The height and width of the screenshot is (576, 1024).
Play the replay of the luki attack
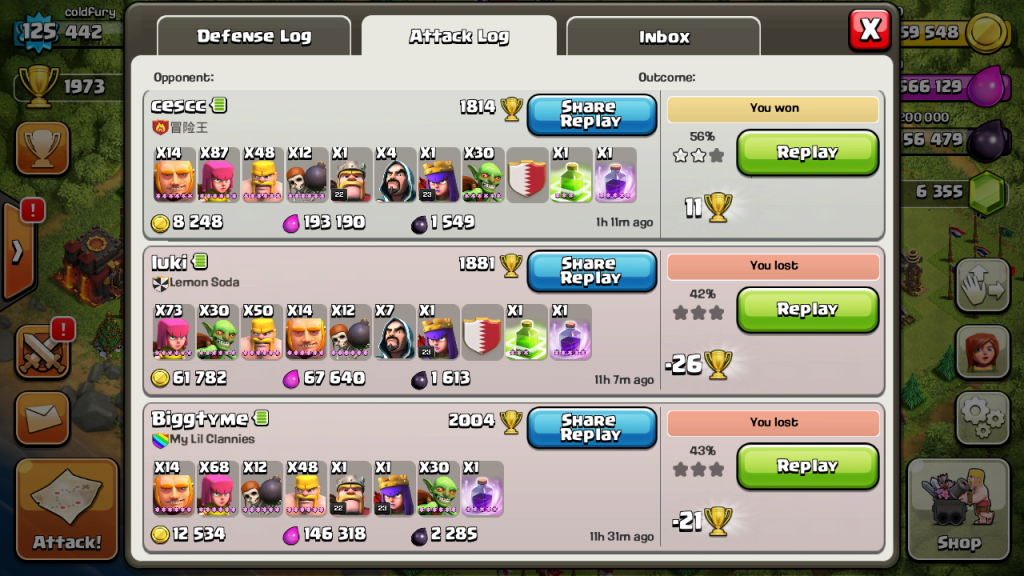[807, 310]
